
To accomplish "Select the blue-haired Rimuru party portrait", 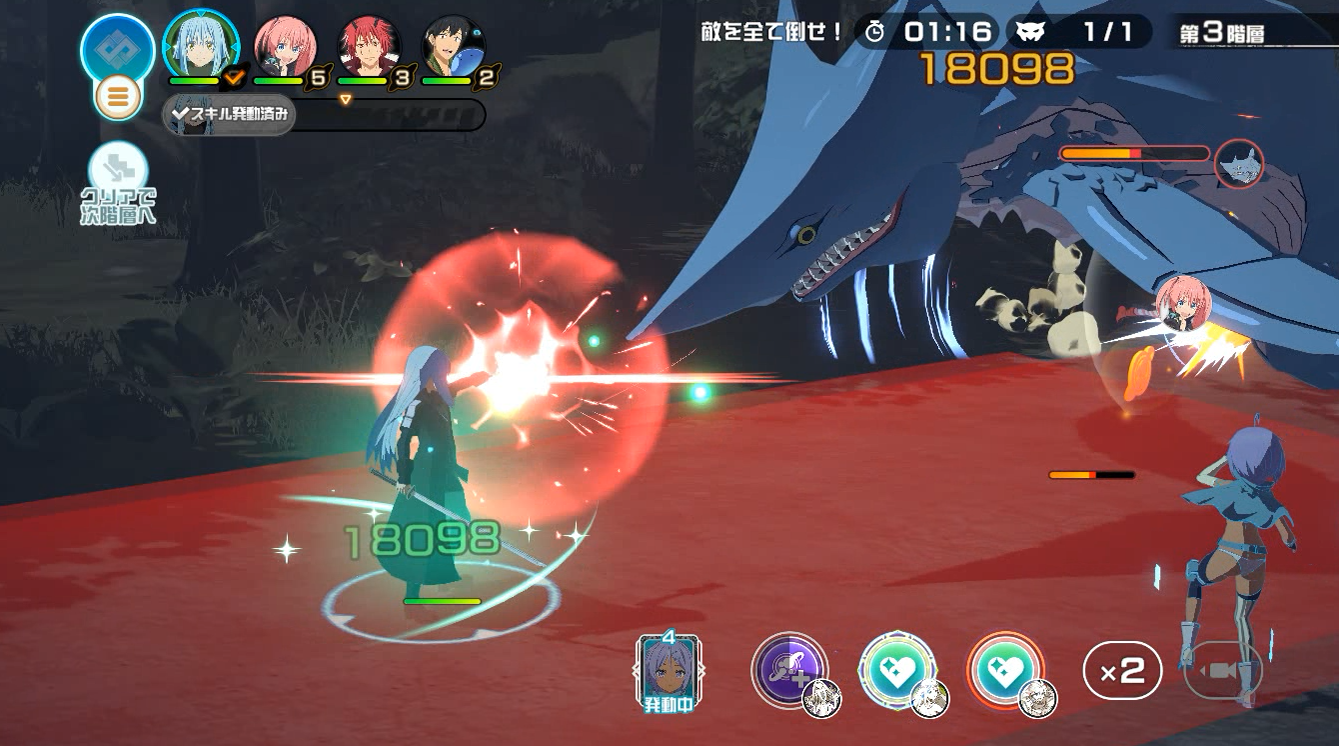I will (x=199, y=46).
